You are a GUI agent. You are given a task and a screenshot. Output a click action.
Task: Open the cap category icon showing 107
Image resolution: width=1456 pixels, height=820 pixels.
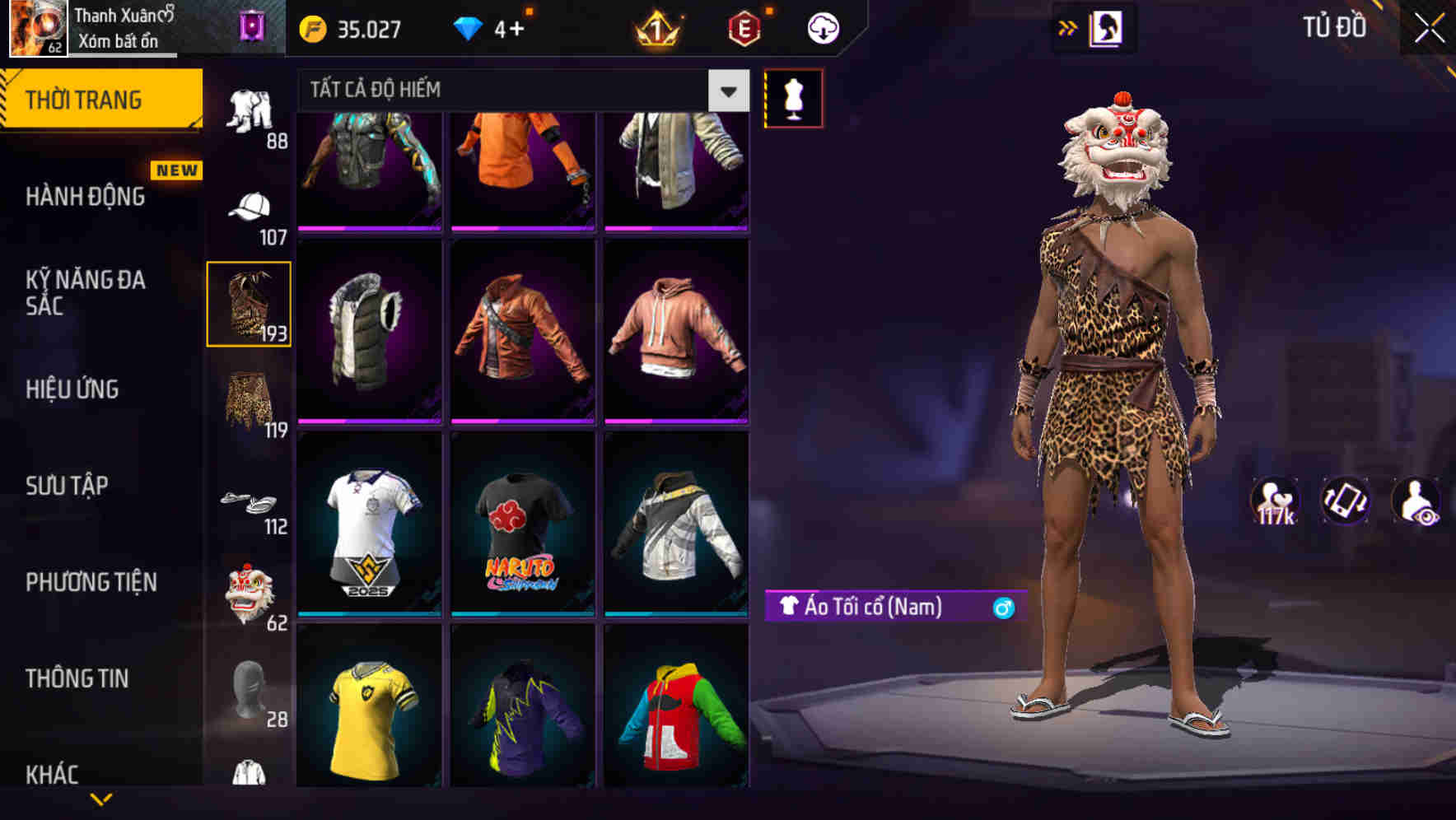[x=251, y=202]
